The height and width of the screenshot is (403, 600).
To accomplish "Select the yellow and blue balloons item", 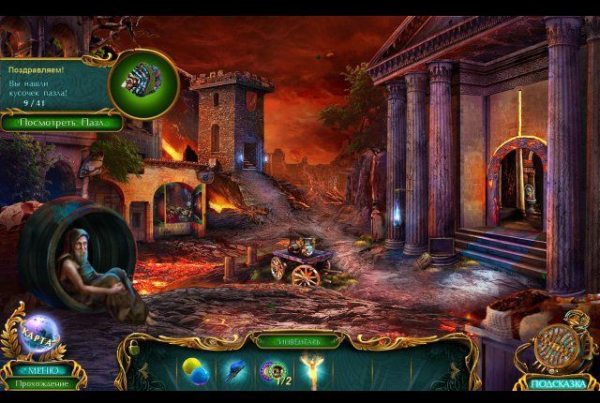I will coord(194,372).
